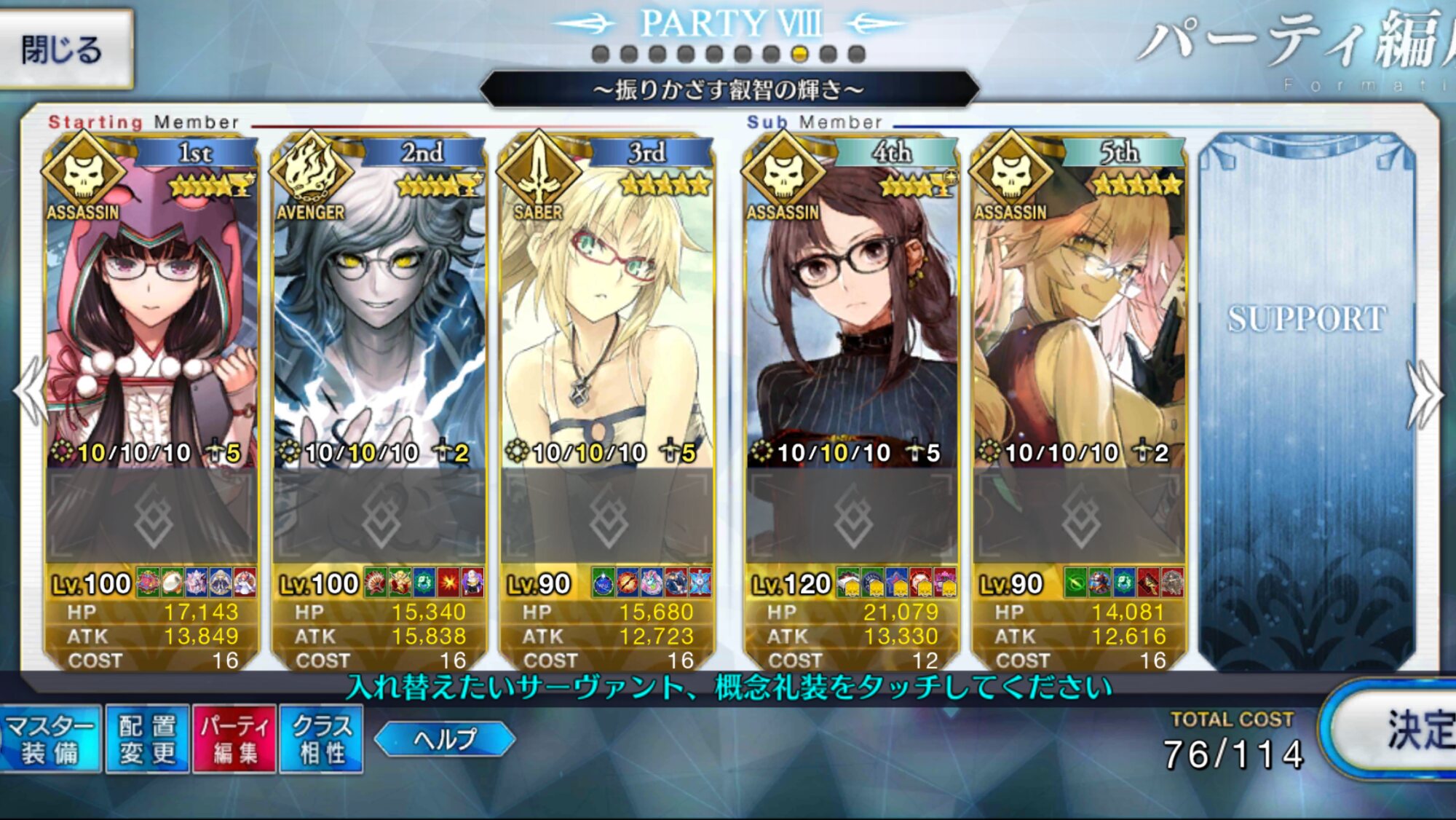Switch to the previous party with left arrow
This screenshot has height=820, width=1456.
31,392
